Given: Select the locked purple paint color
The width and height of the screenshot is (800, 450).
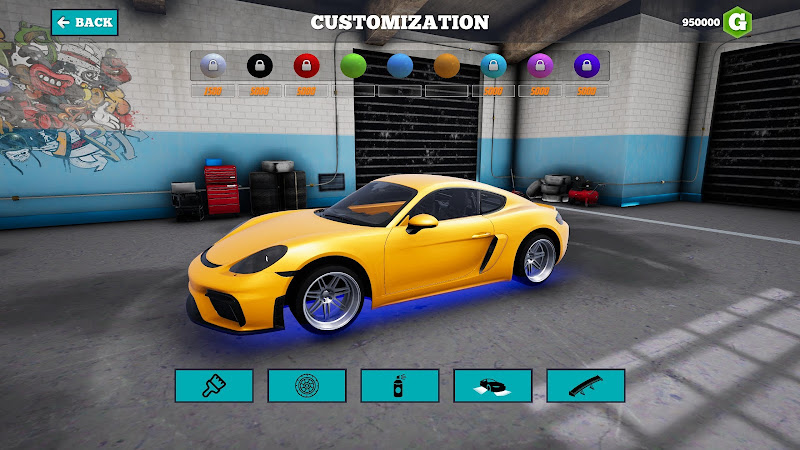Looking at the screenshot, I should click(587, 66).
